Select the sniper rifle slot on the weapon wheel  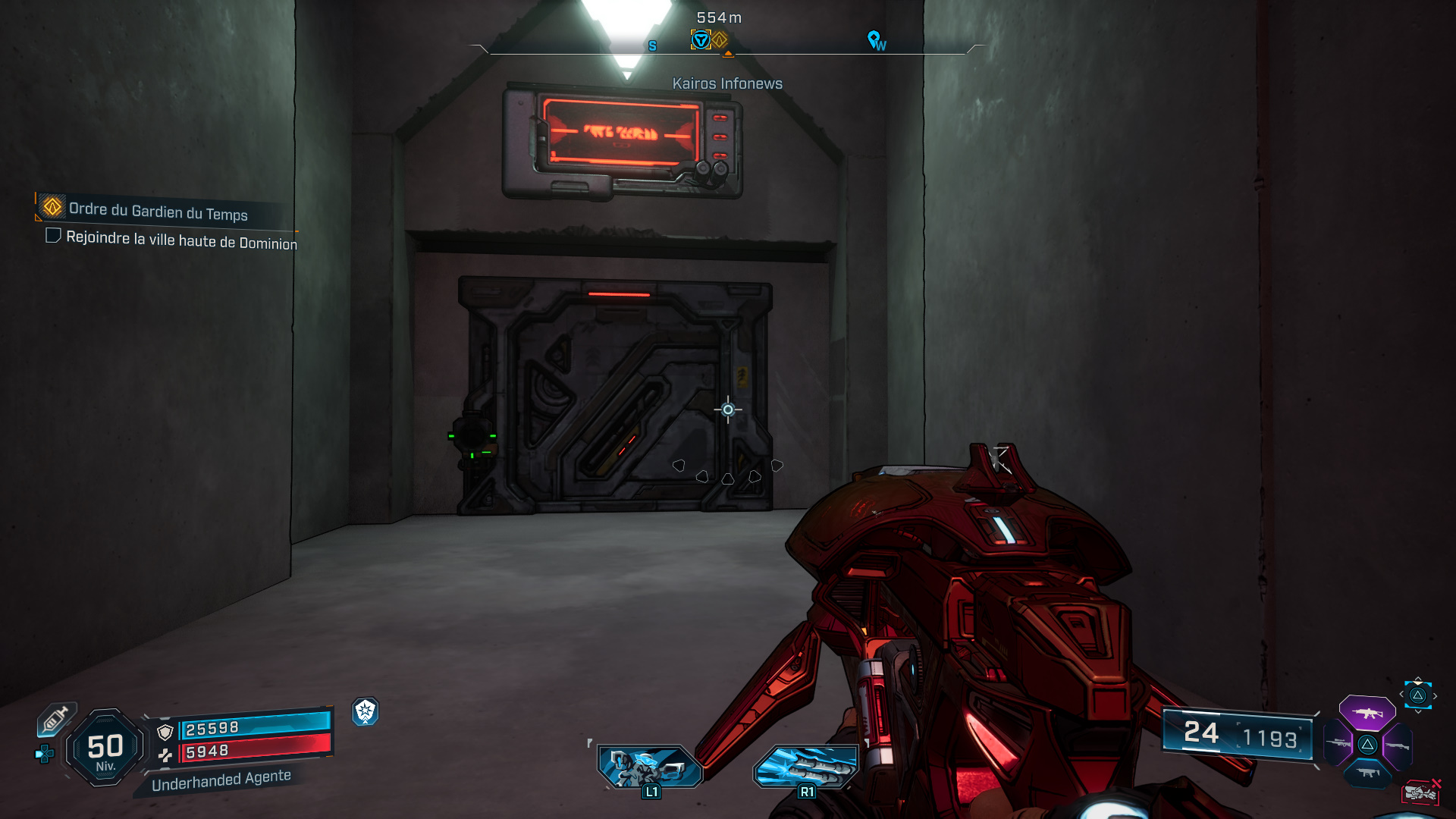click(x=1338, y=744)
